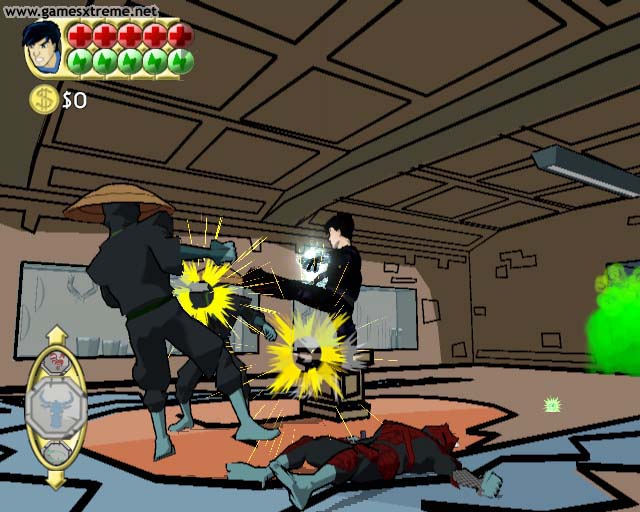
Task: Click the talisman selector's up arrow
Action: coord(56,335)
